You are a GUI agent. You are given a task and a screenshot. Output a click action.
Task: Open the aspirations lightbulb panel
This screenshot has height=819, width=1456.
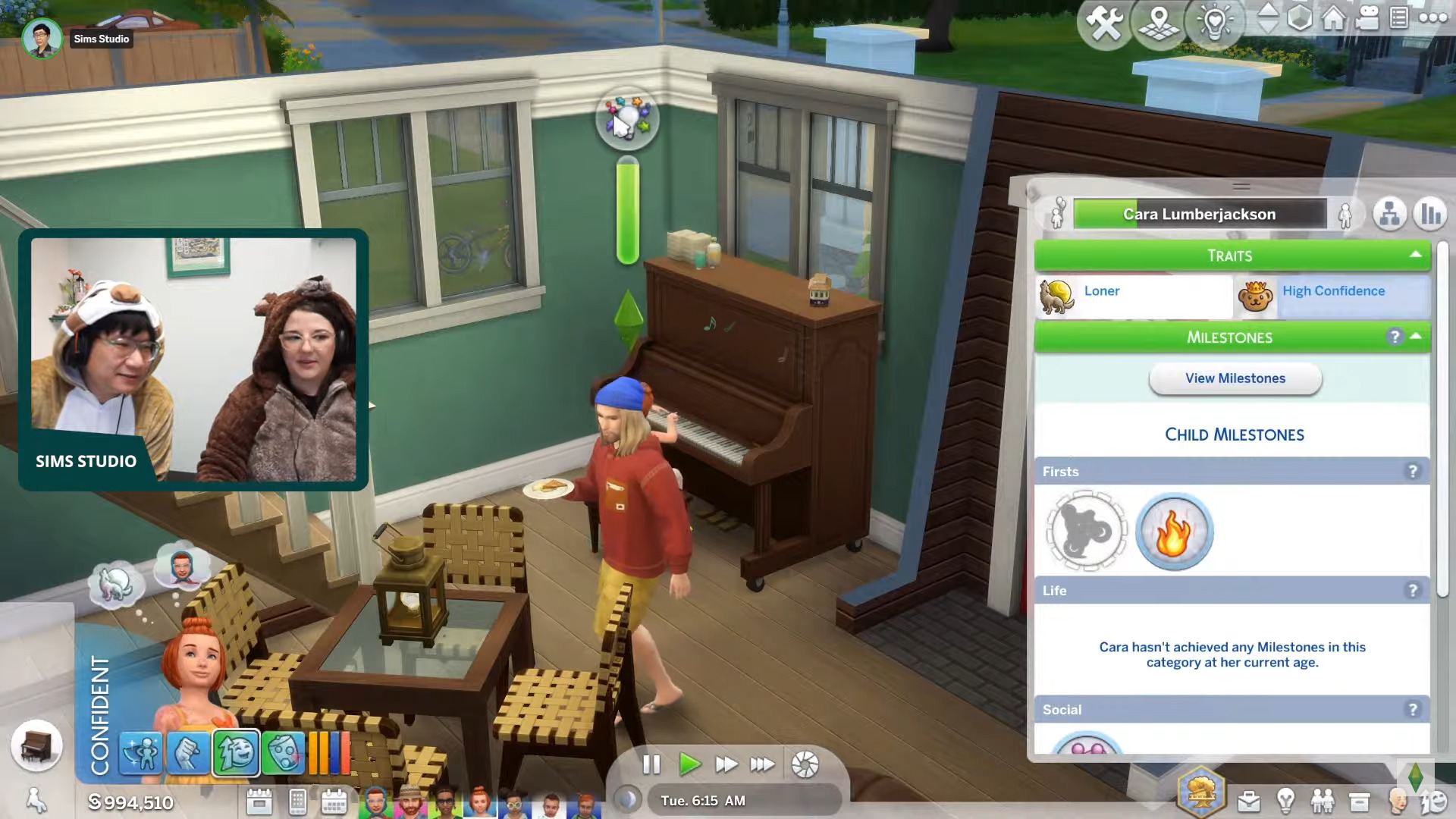pyautogui.click(x=1285, y=802)
